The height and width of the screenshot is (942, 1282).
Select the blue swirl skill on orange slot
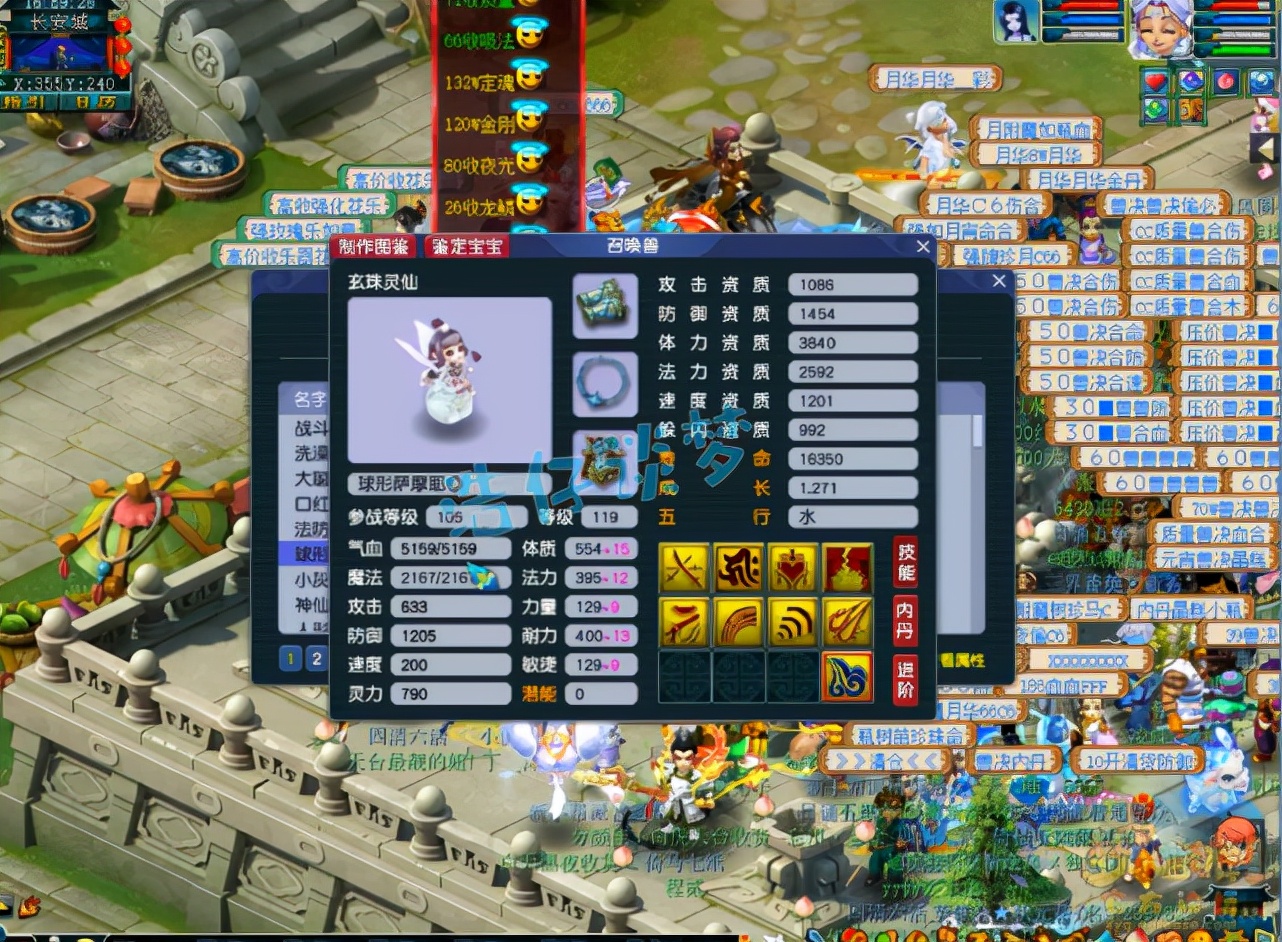pyautogui.click(x=847, y=677)
